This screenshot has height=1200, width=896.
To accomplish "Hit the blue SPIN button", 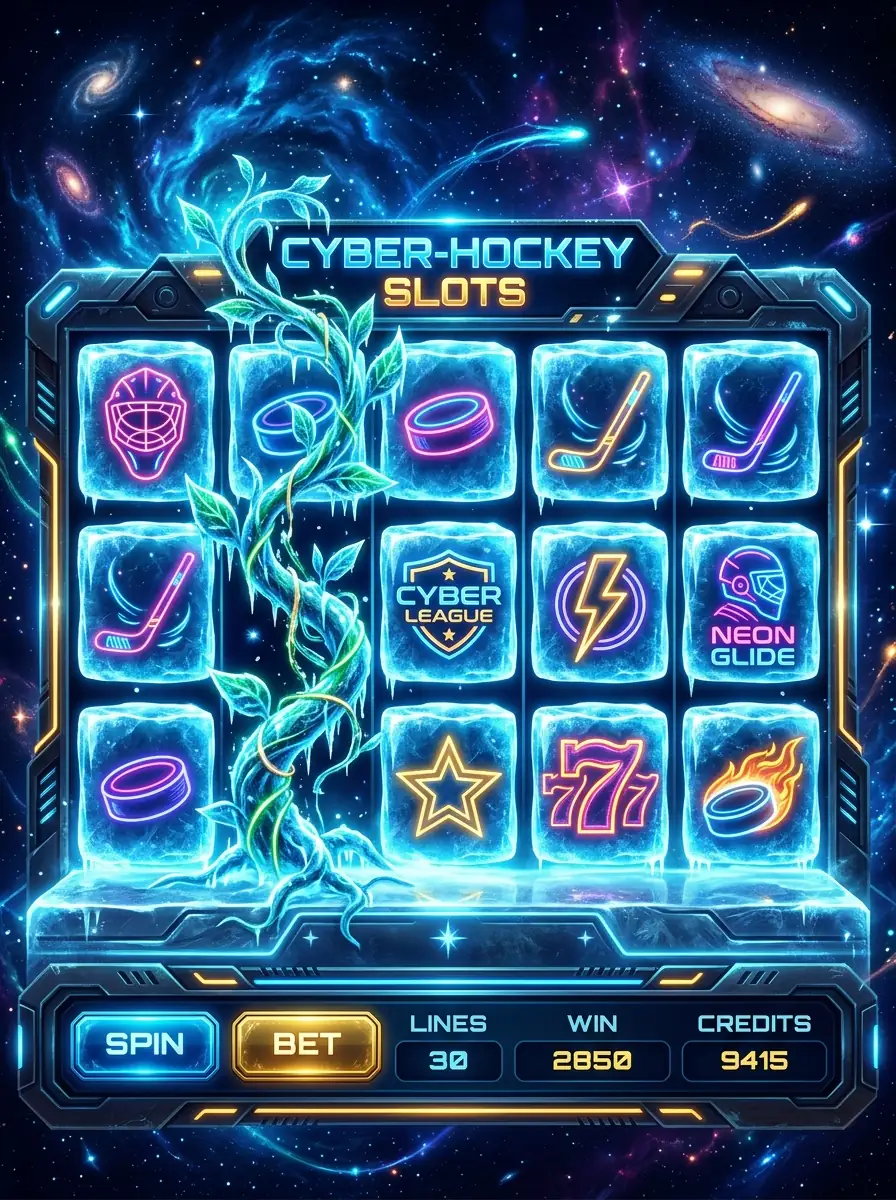I will pyautogui.click(x=145, y=1044).
